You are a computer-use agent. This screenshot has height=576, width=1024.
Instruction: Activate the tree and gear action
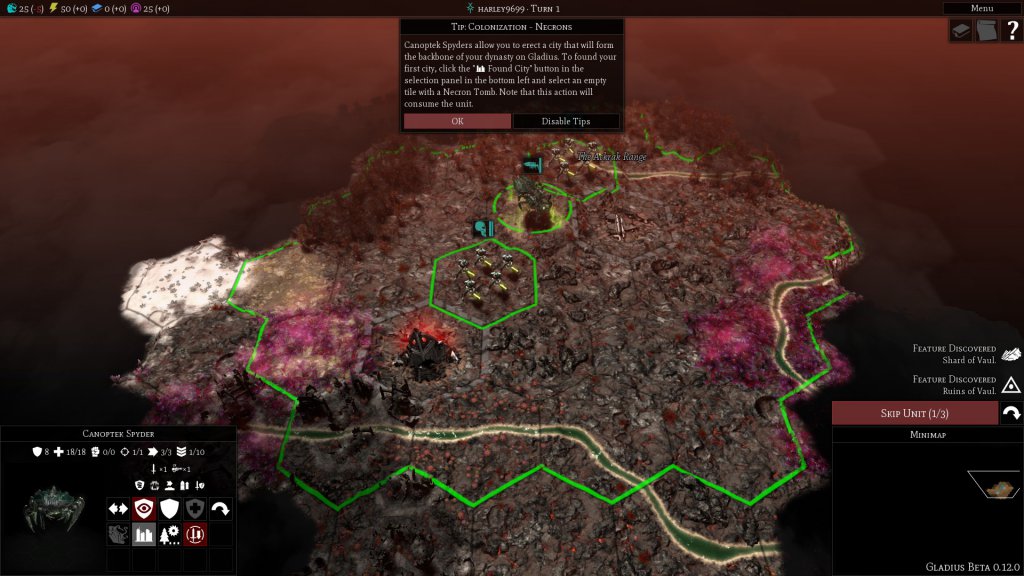[169, 534]
